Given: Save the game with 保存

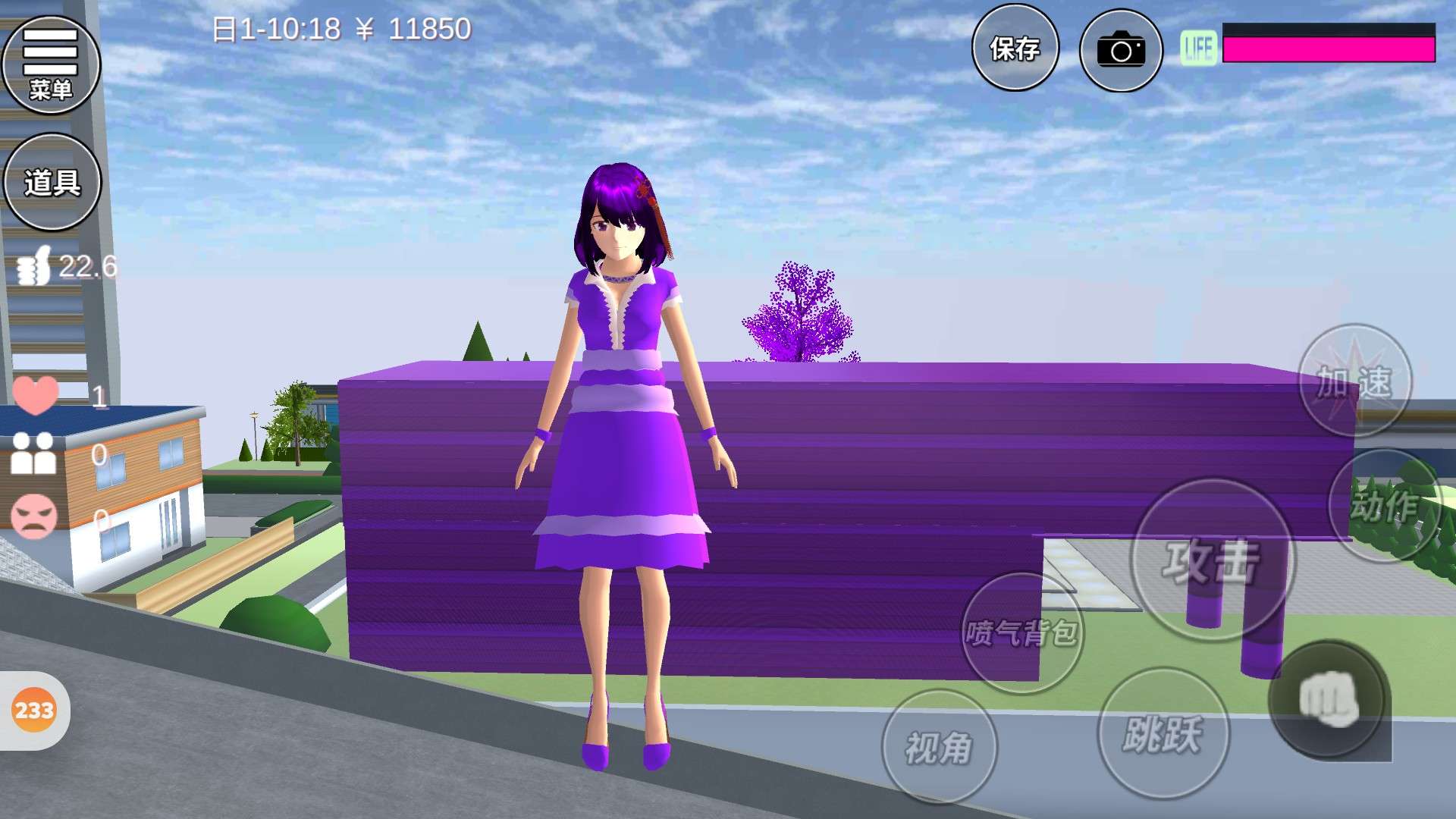Looking at the screenshot, I should click(1015, 49).
